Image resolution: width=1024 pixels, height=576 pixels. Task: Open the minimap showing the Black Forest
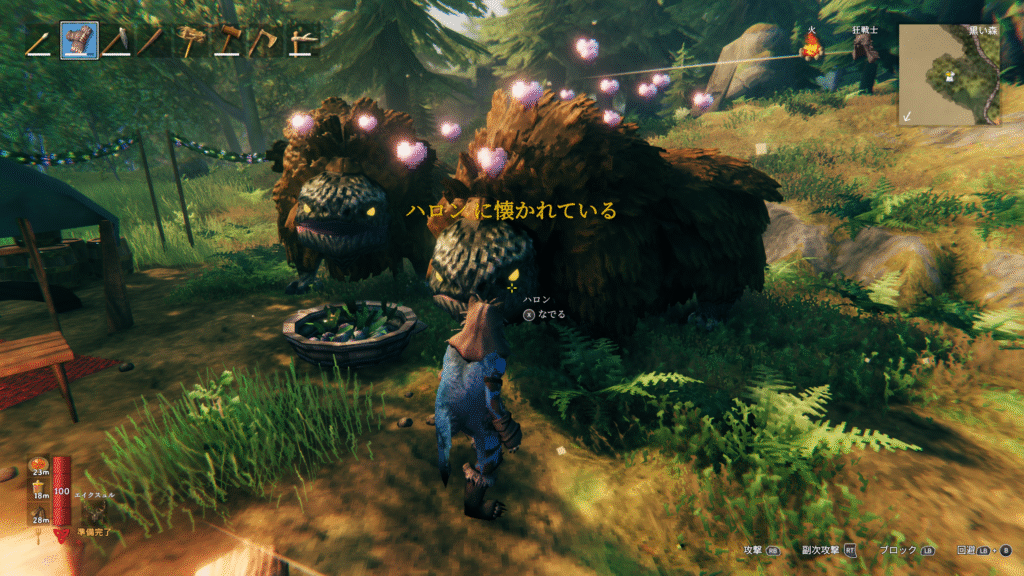[947, 74]
